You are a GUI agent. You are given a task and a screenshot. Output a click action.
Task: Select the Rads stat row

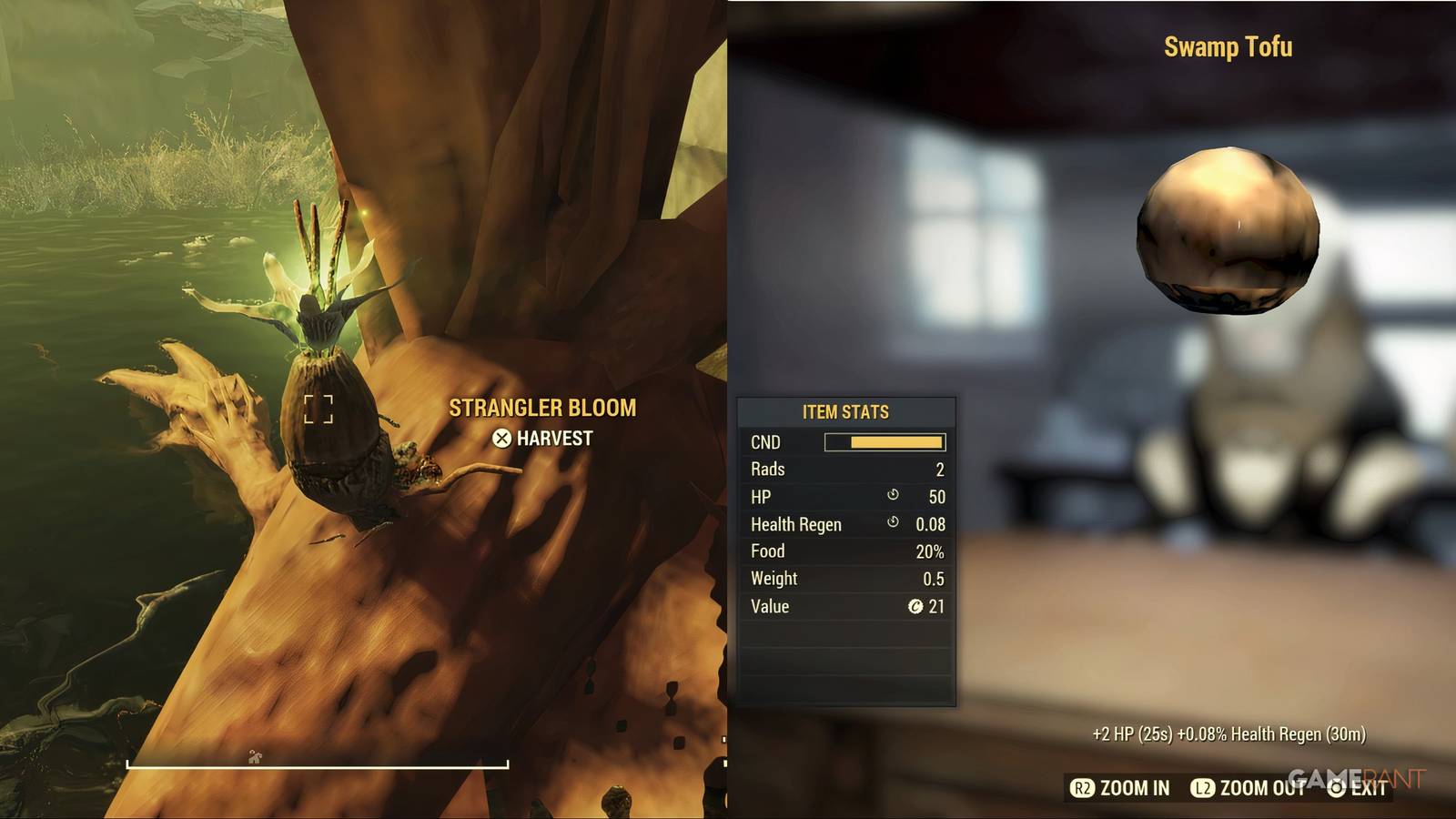tap(846, 470)
